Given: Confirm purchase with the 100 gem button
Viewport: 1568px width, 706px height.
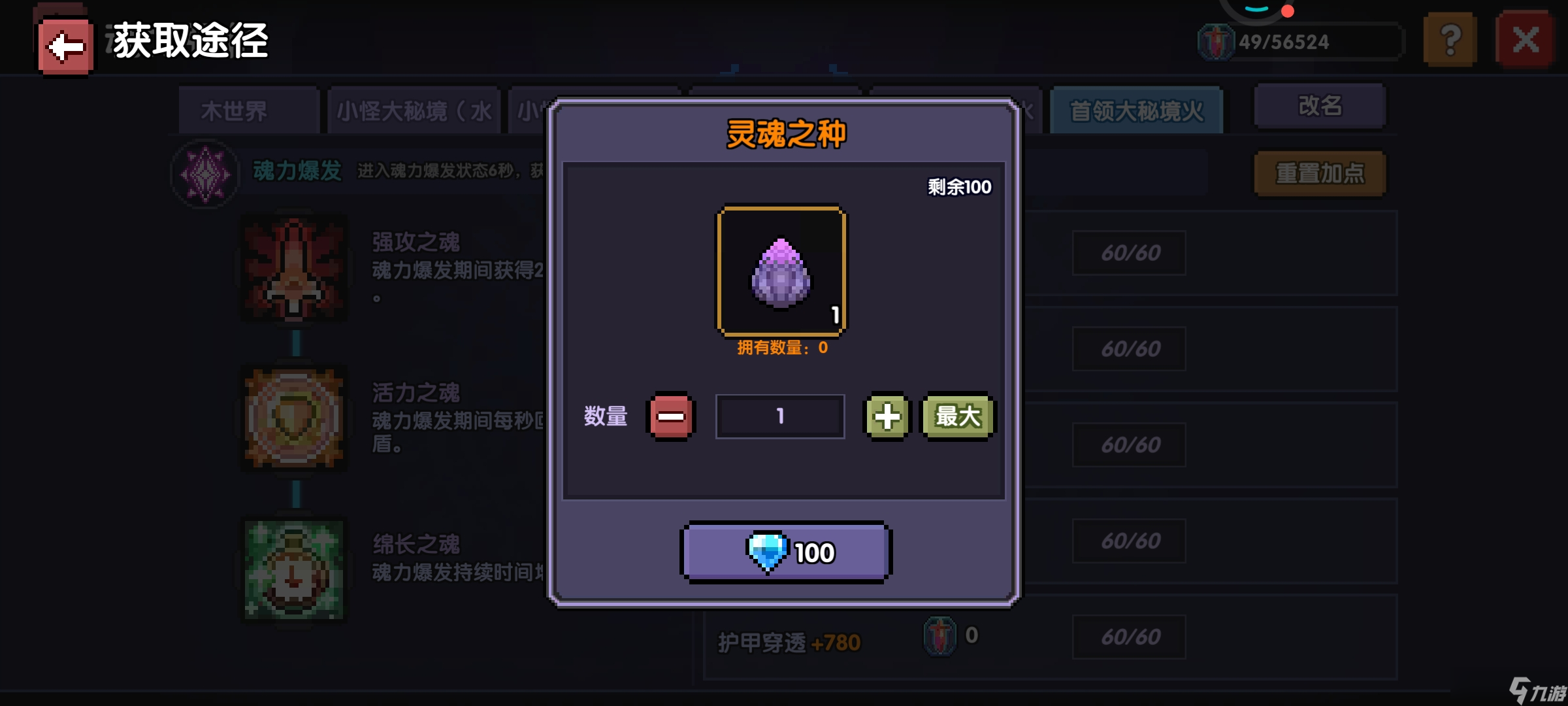Looking at the screenshot, I should [784, 551].
